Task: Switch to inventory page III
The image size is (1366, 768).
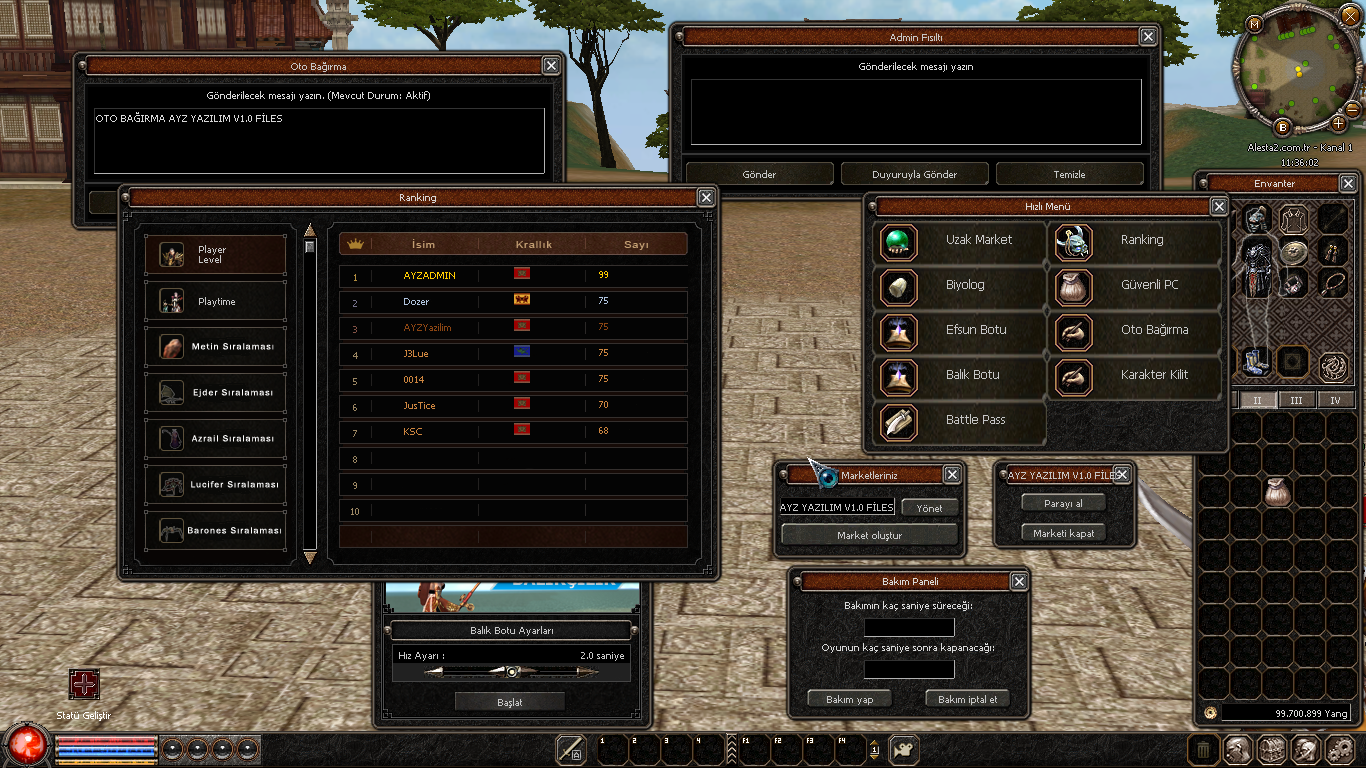Action: pos(1296,400)
